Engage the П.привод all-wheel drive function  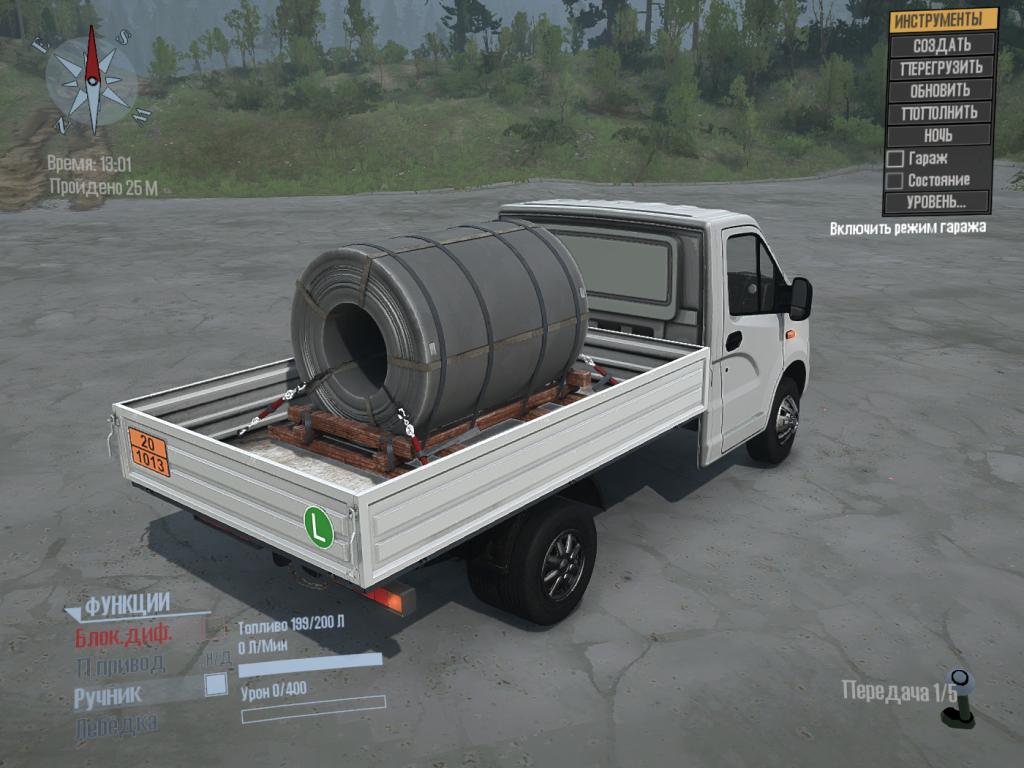(x=120, y=664)
